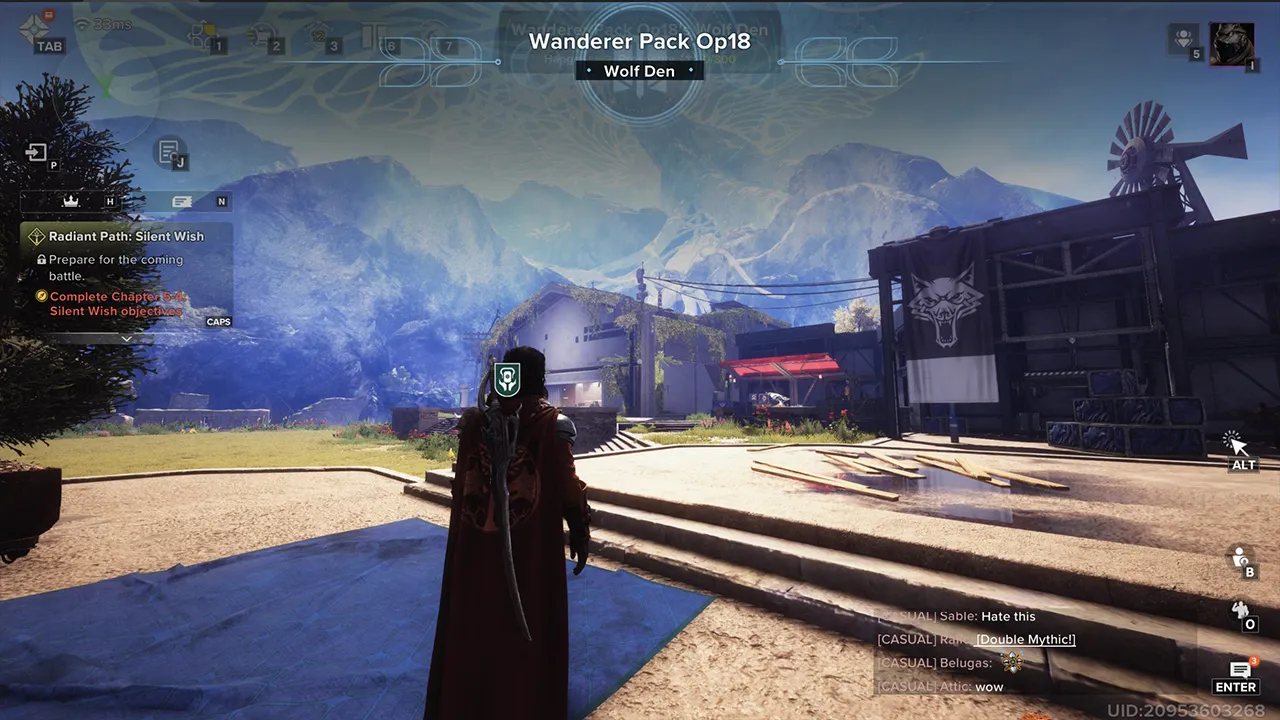The image size is (1280, 720).
Task: Click the exit door icon
Action: tap(37, 153)
